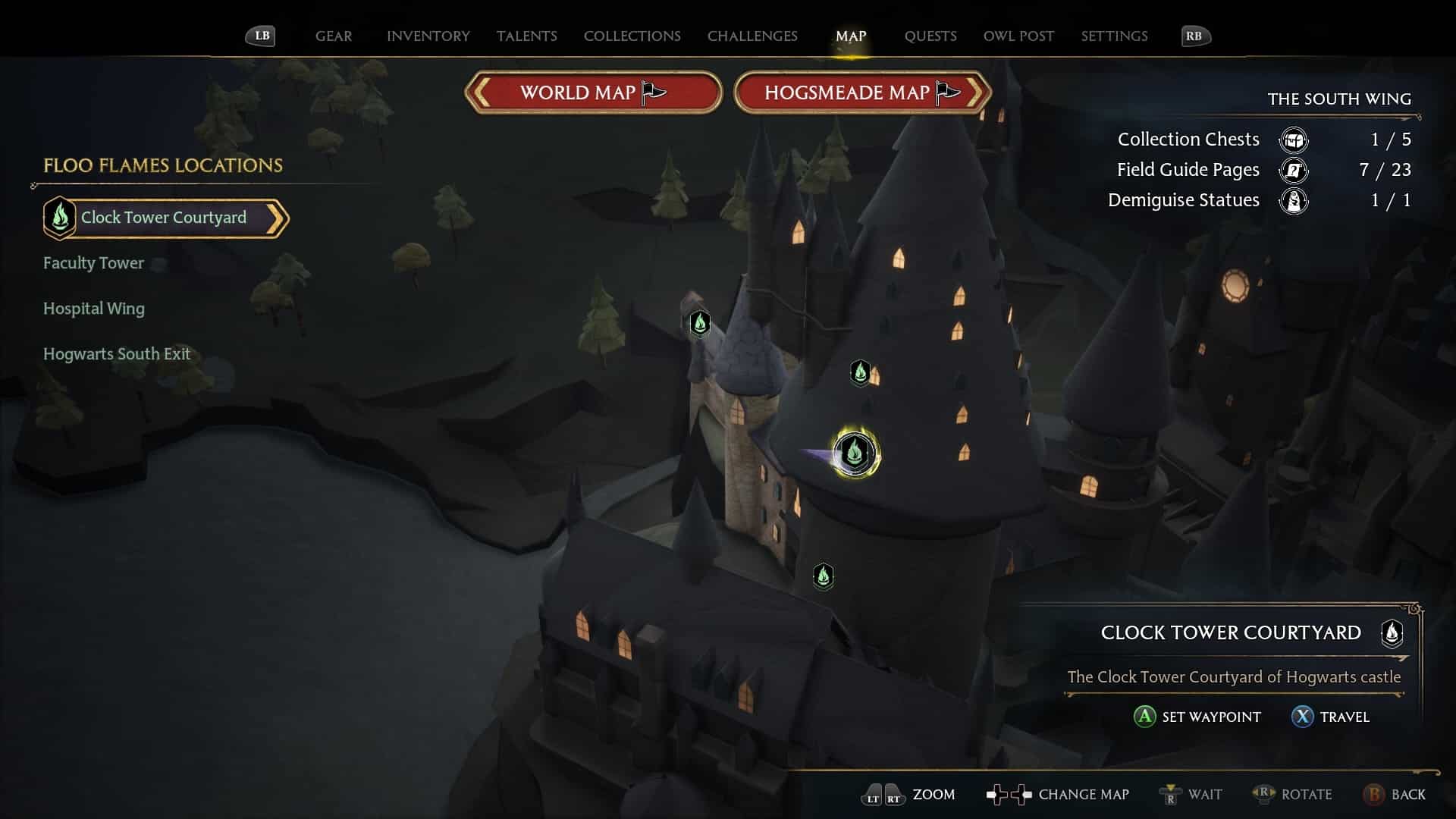Open the Owl Post tab
Image resolution: width=1456 pixels, height=819 pixels.
1018,36
